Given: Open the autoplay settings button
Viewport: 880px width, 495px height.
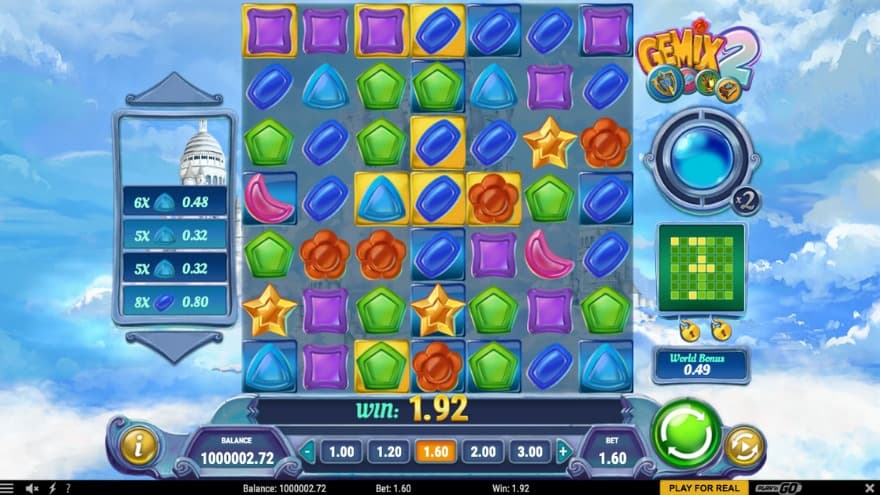Looking at the screenshot, I should pos(744,446).
